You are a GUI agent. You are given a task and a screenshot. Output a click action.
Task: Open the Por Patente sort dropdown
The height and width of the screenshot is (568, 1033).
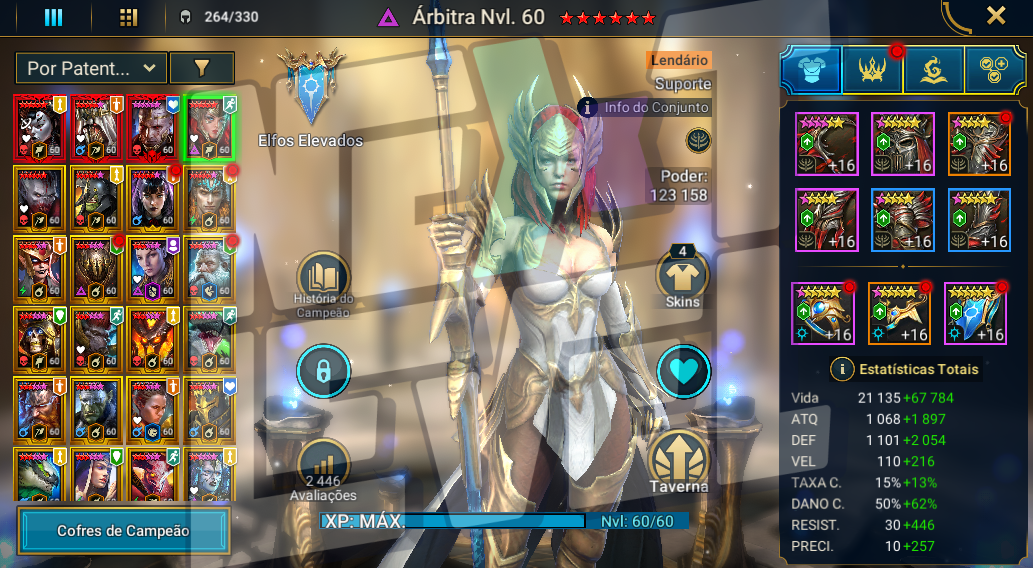(x=91, y=68)
